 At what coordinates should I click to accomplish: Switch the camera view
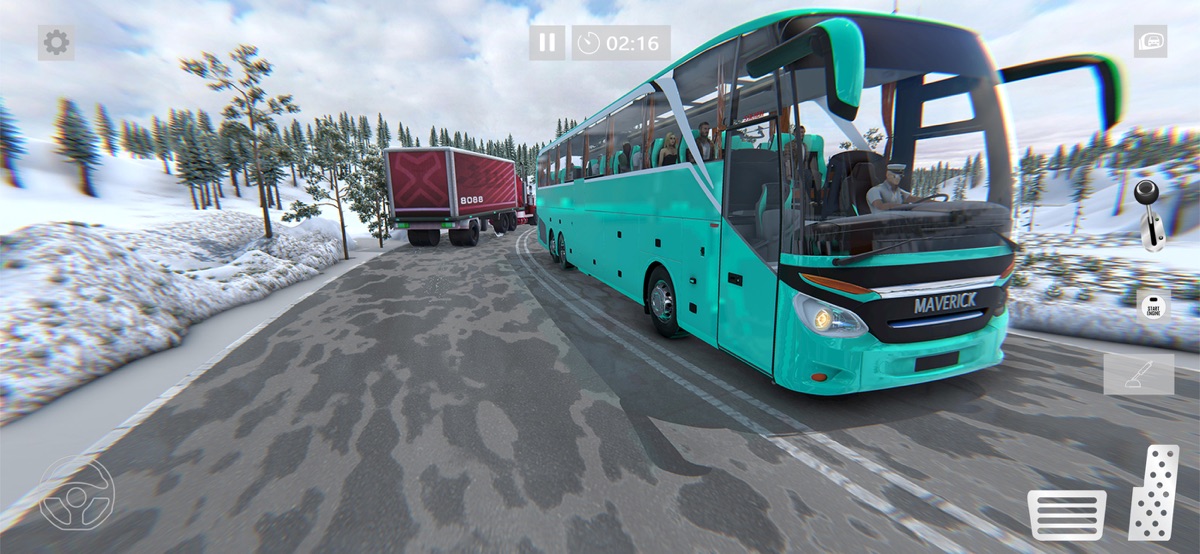[x=1150, y=41]
